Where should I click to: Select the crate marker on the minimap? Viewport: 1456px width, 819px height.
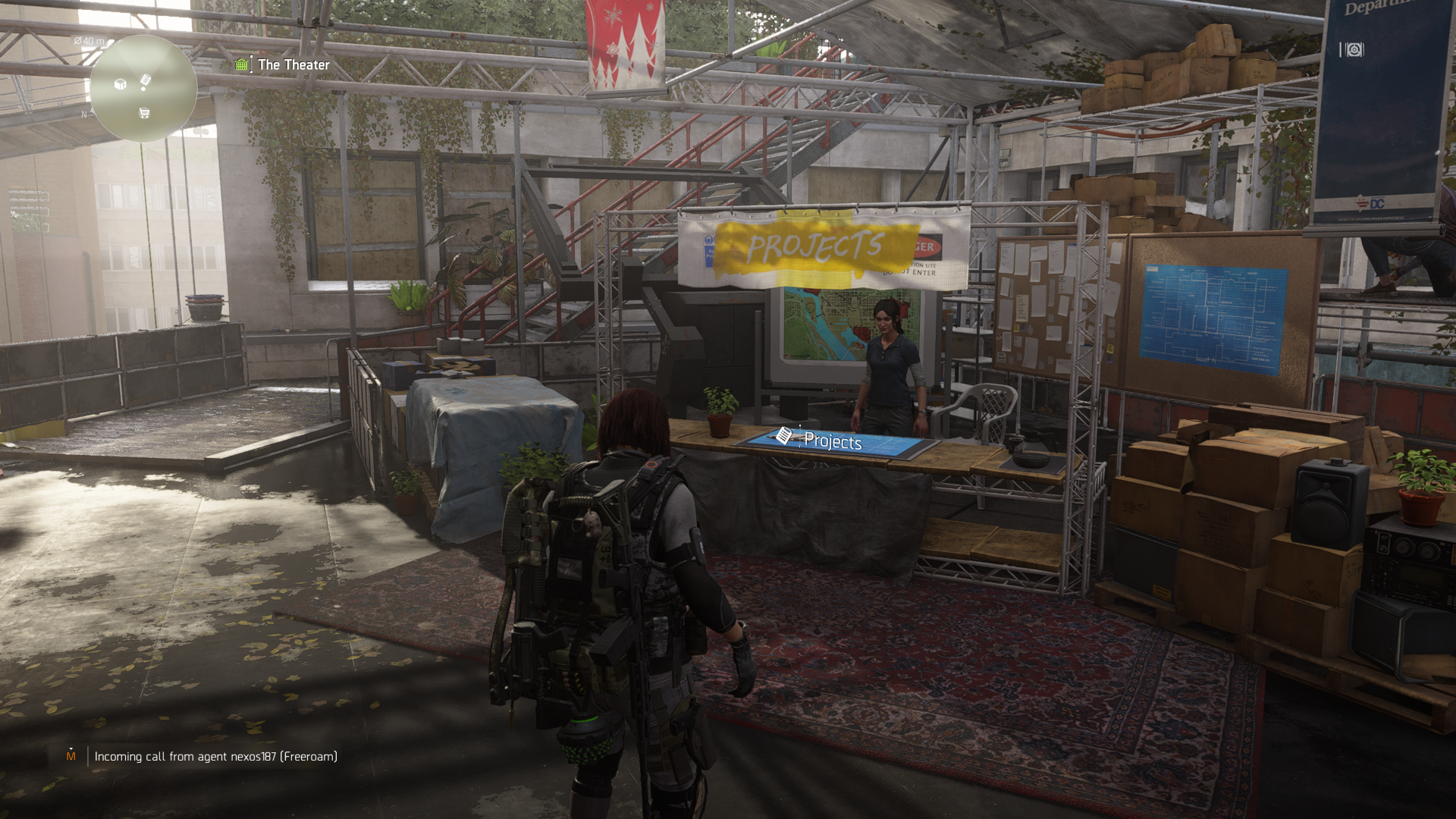[x=120, y=84]
